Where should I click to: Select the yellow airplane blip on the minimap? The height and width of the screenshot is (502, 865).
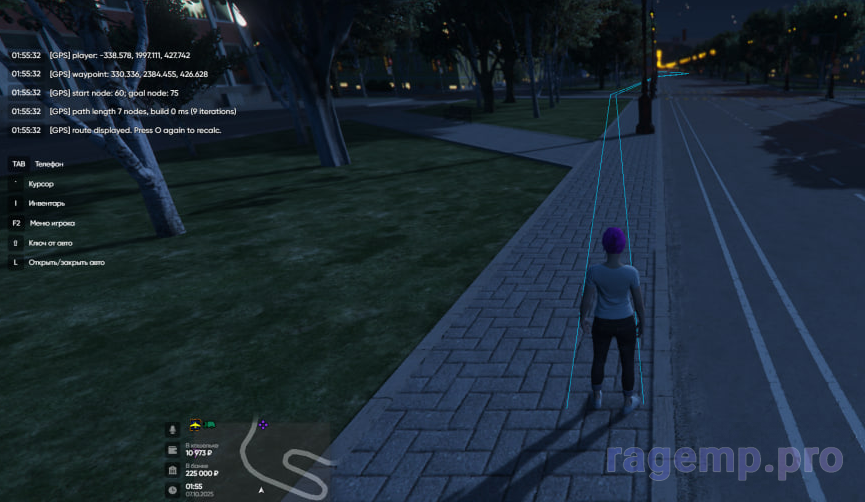click(196, 424)
